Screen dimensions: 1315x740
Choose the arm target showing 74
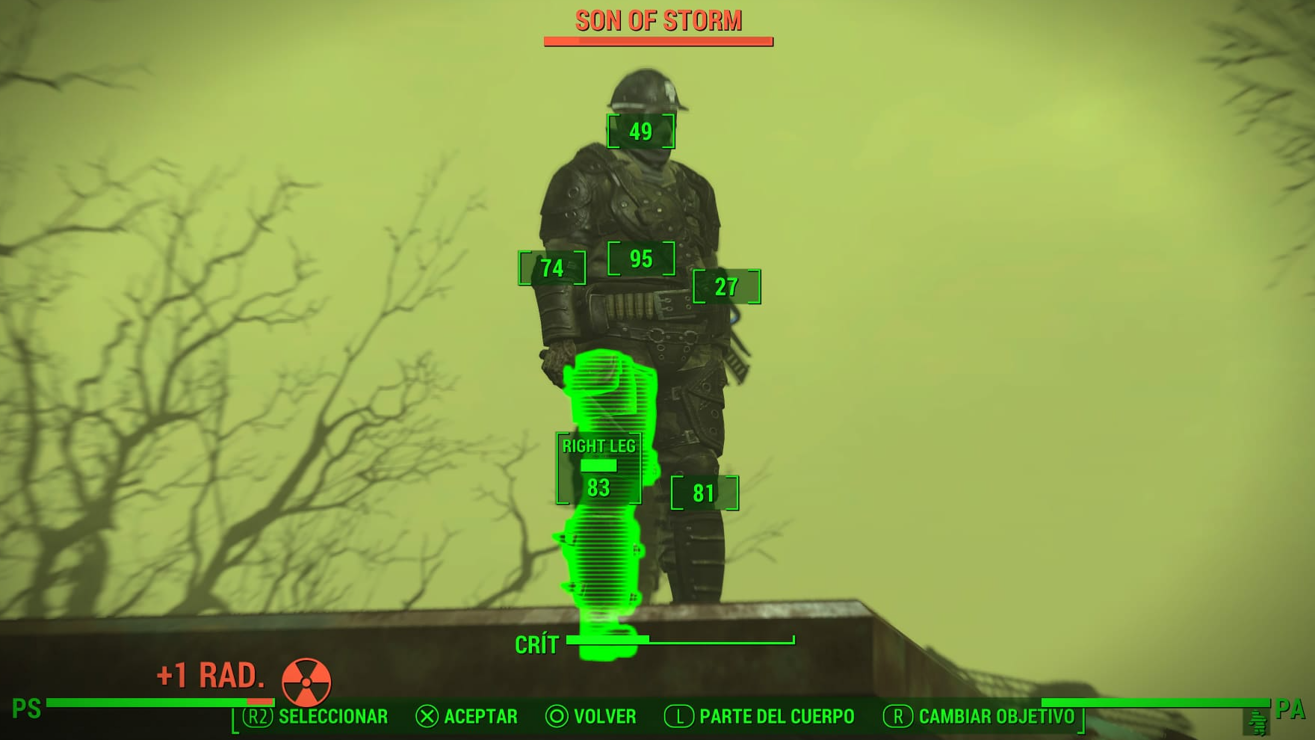pos(552,268)
